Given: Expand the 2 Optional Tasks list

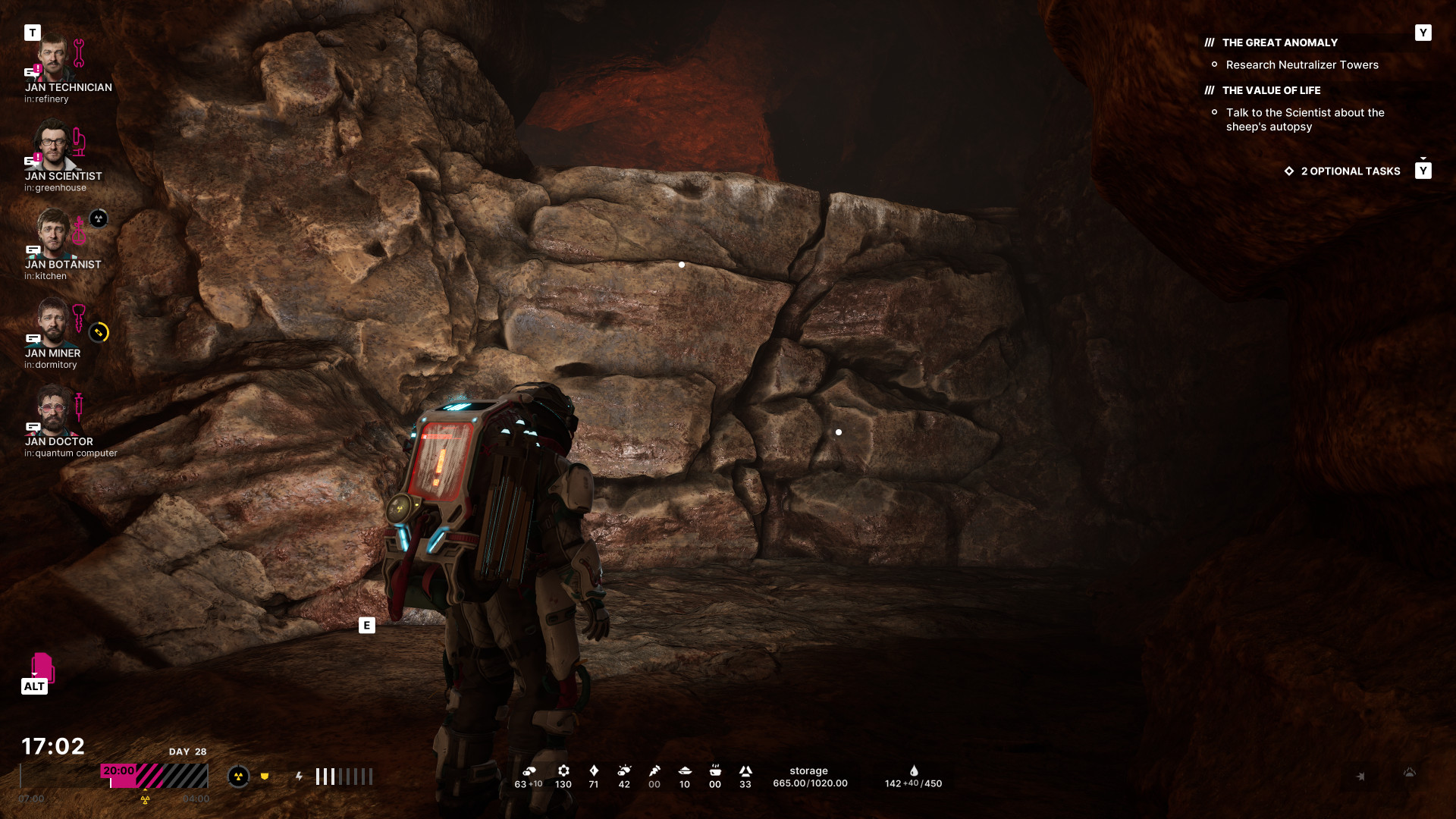Looking at the screenshot, I should tap(1350, 171).
